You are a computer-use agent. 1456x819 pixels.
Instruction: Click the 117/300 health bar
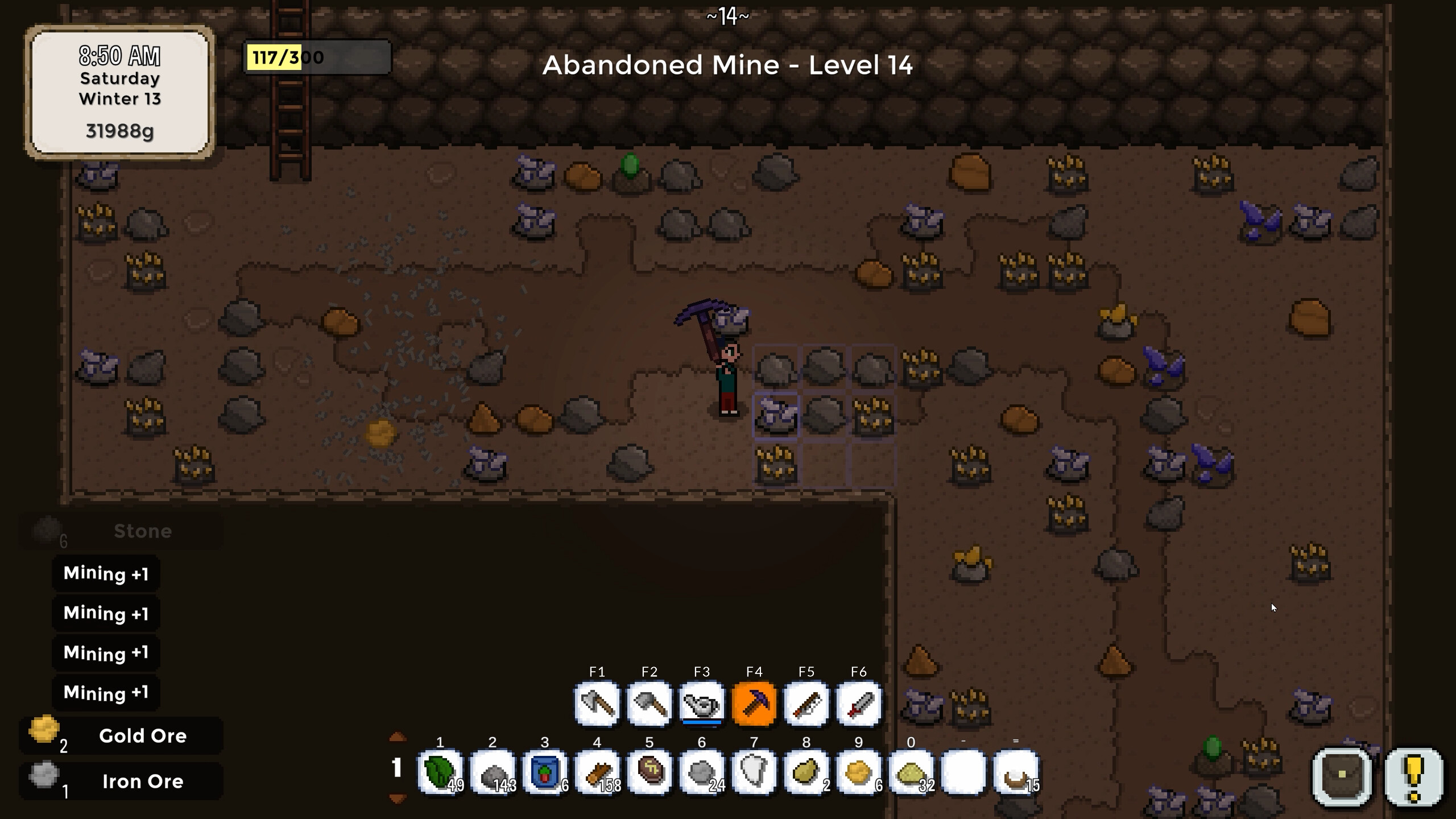[x=316, y=57]
